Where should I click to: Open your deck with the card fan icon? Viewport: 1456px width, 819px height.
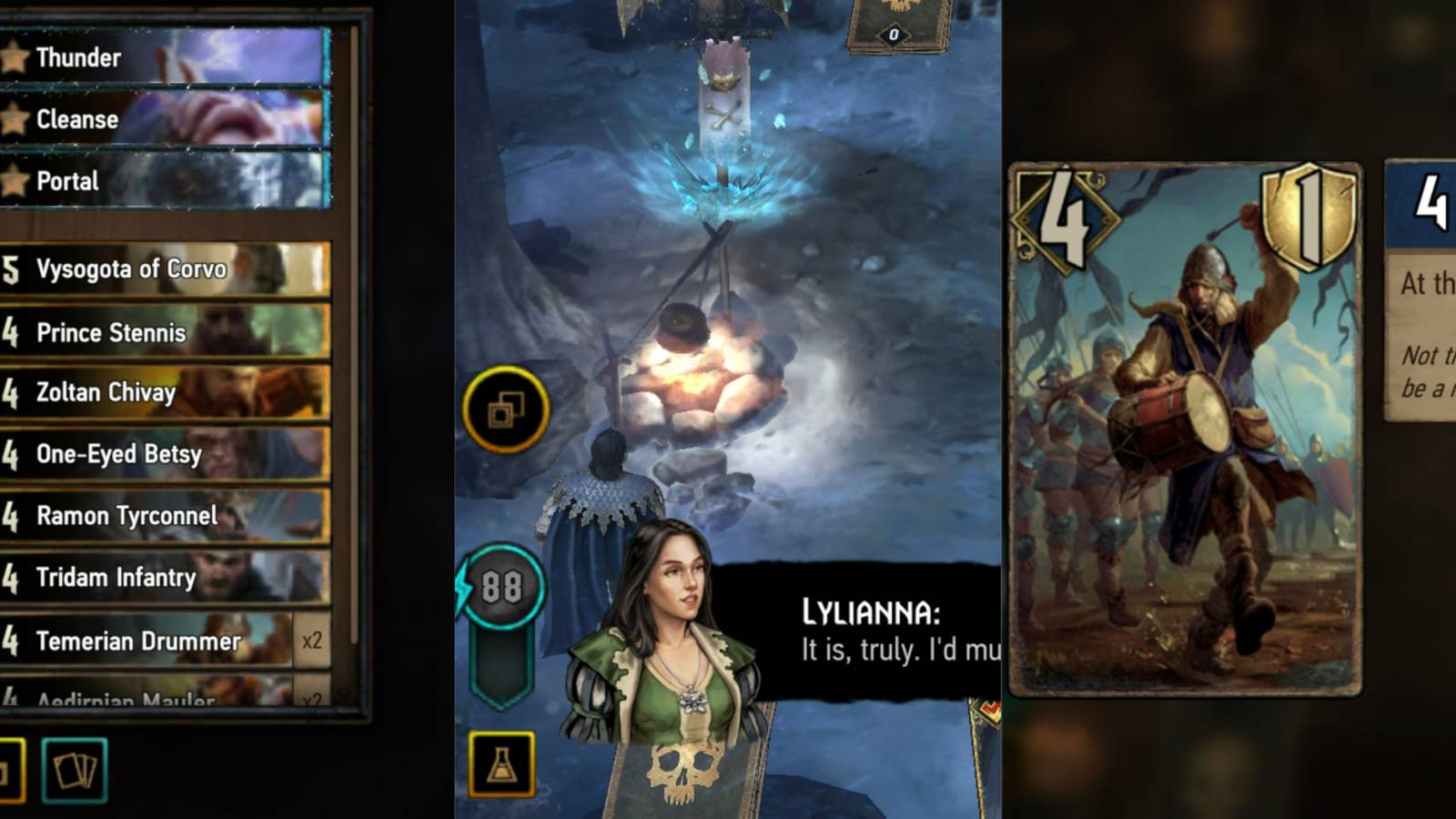click(75, 769)
